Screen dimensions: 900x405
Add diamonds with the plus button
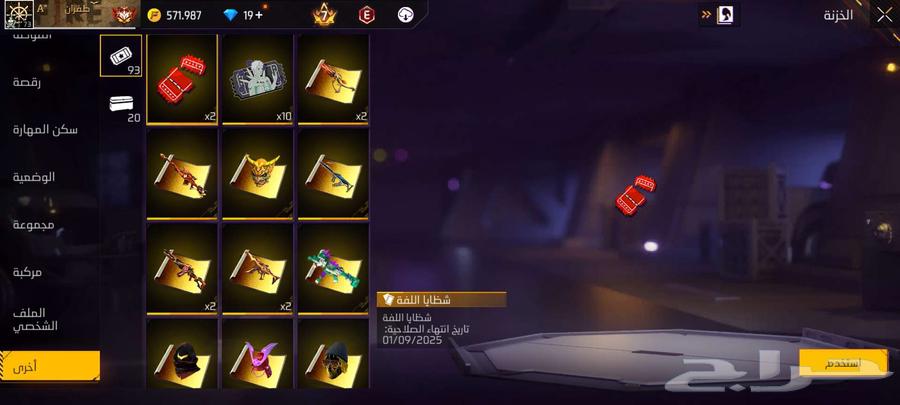point(260,15)
